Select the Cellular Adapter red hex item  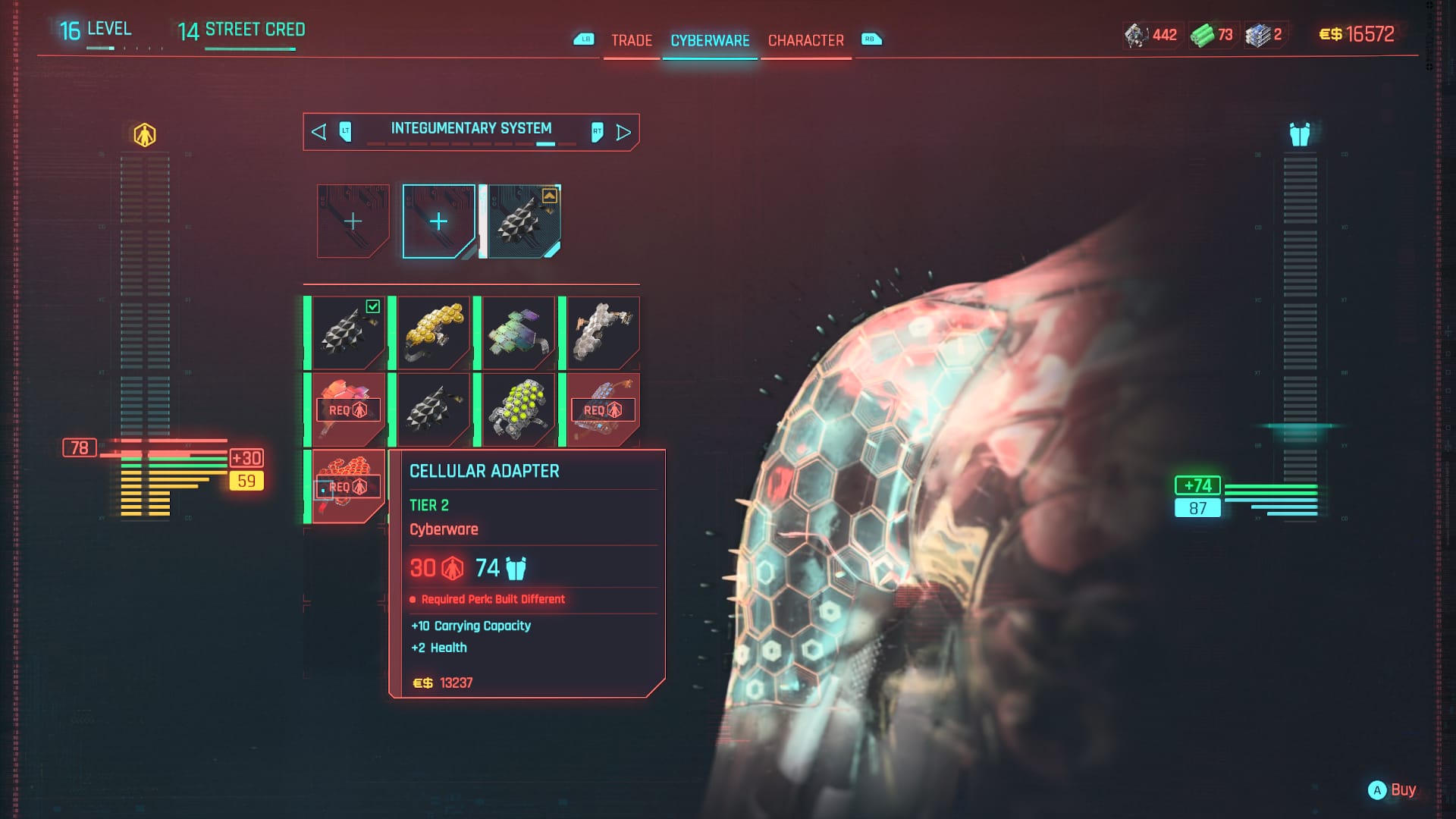pyautogui.click(x=348, y=485)
